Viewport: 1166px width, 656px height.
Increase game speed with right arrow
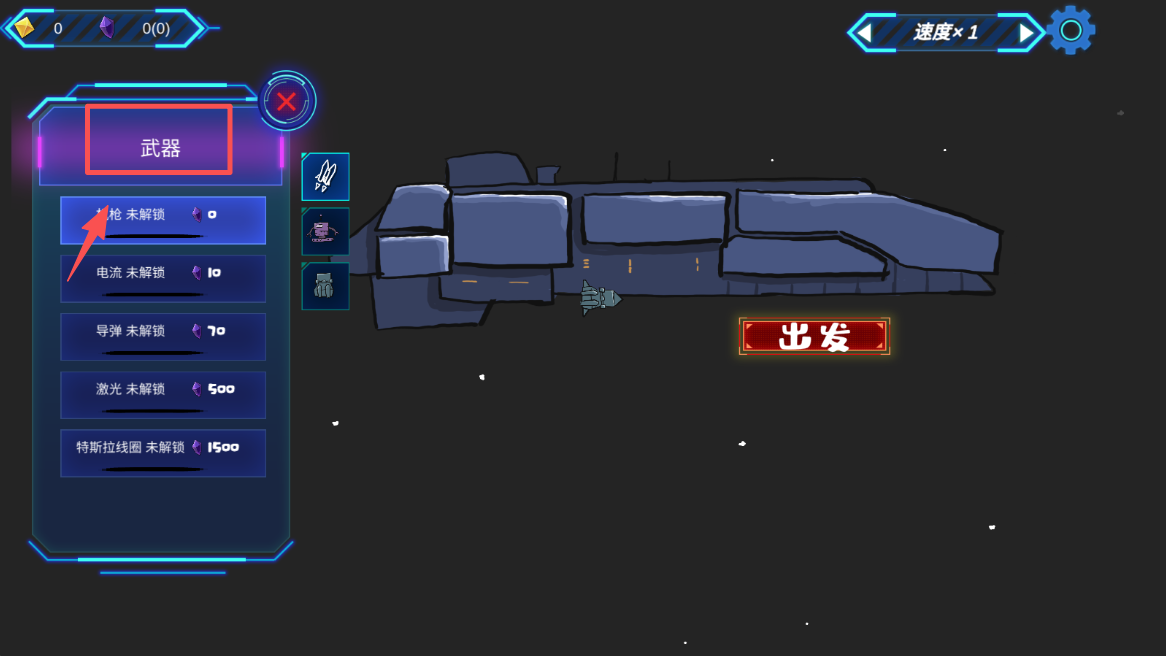[x=1026, y=33]
